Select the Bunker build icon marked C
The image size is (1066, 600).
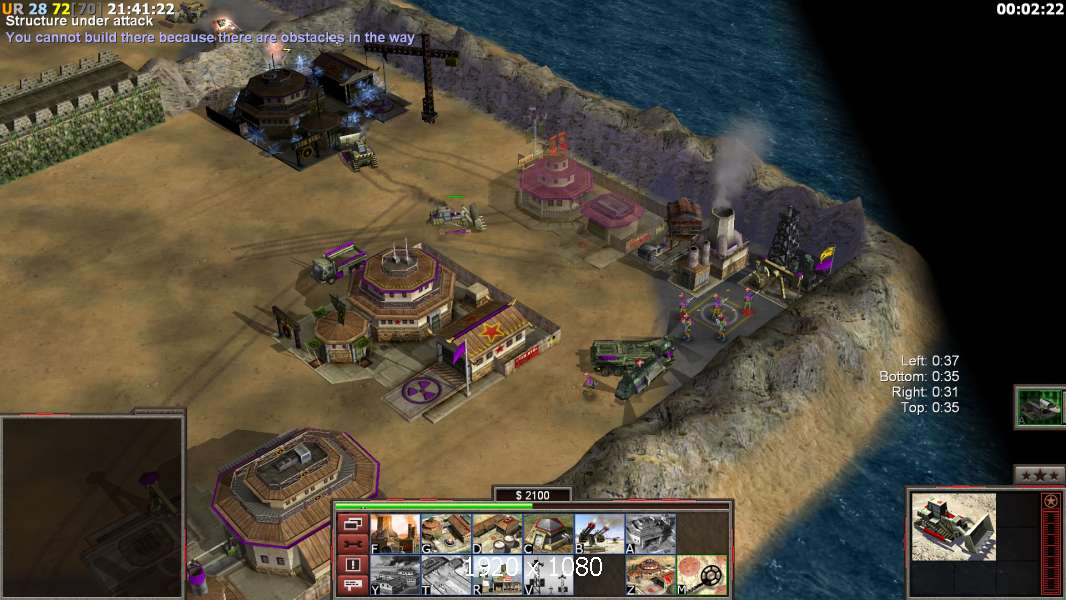point(547,533)
